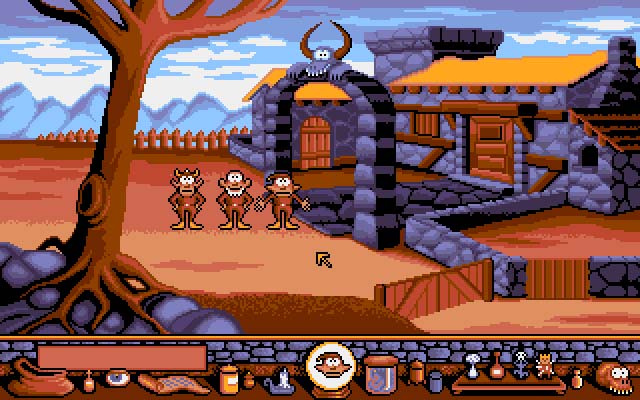Select the small voodoo doll figurine
Image resolution: width=640 pixels, height=400 pixels.
[544, 363]
